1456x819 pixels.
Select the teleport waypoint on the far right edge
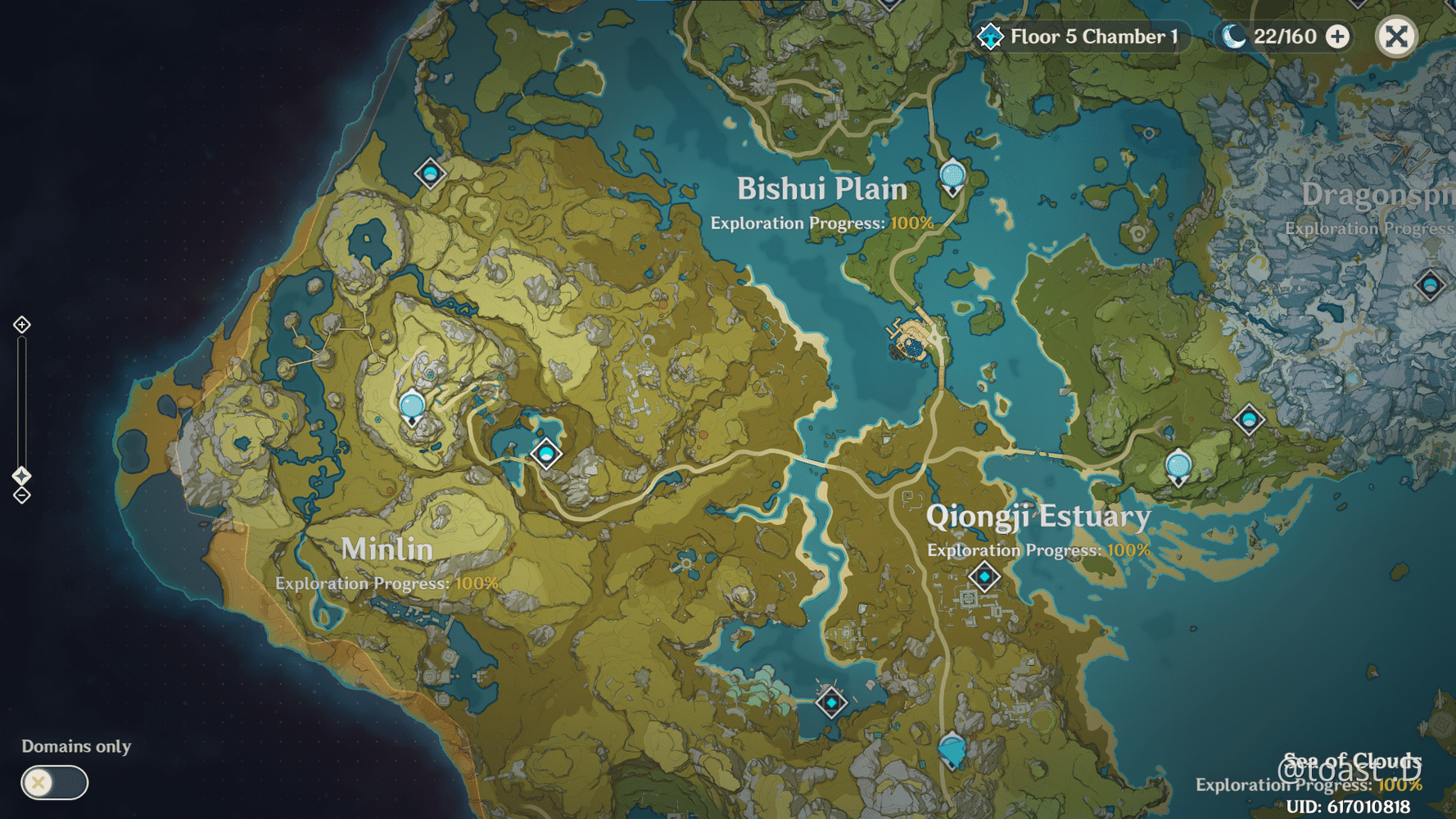pyautogui.click(x=1430, y=283)
